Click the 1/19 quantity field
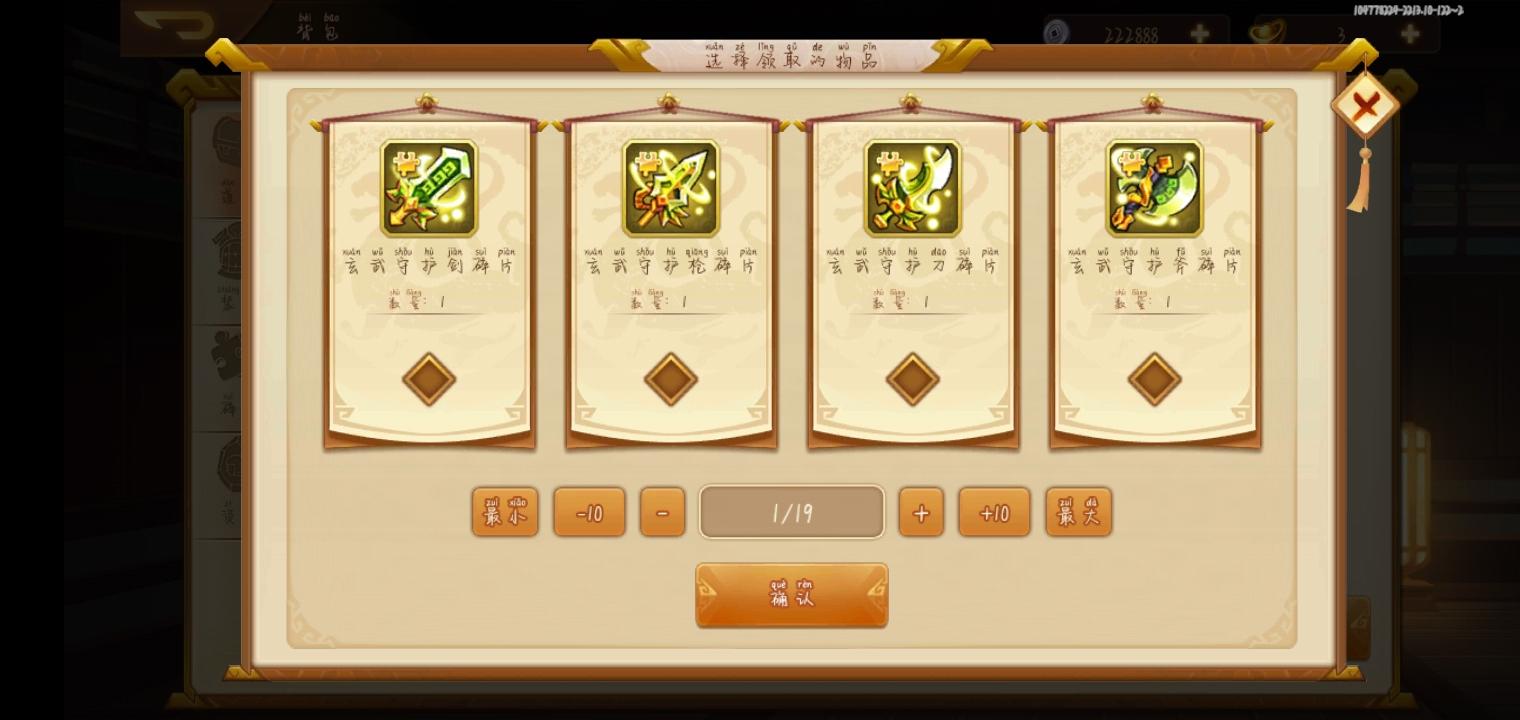1520x720 pixels. tap(791, 511)
